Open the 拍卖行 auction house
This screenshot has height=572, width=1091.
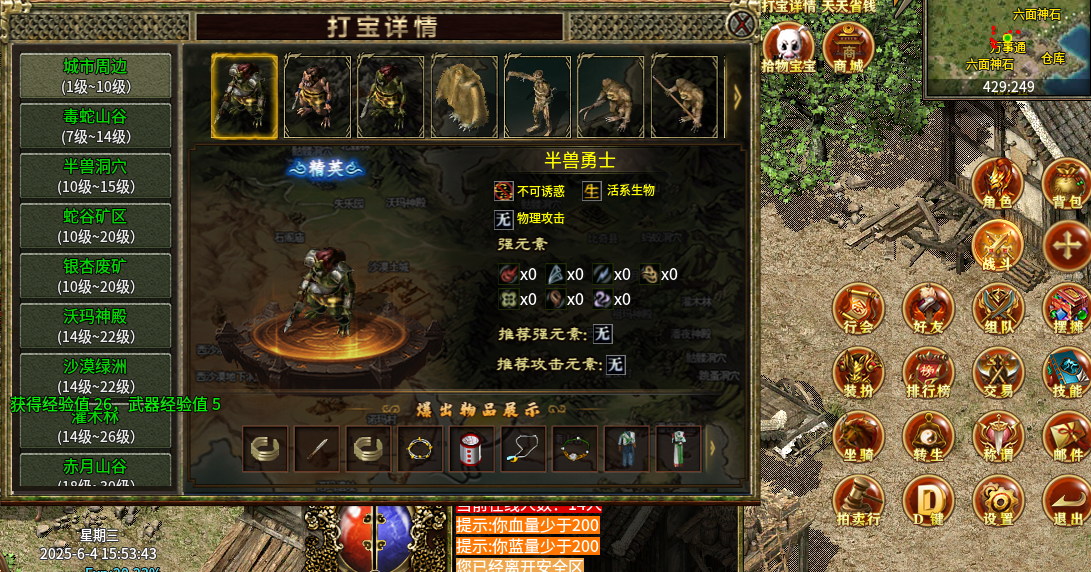click(858, 501)
